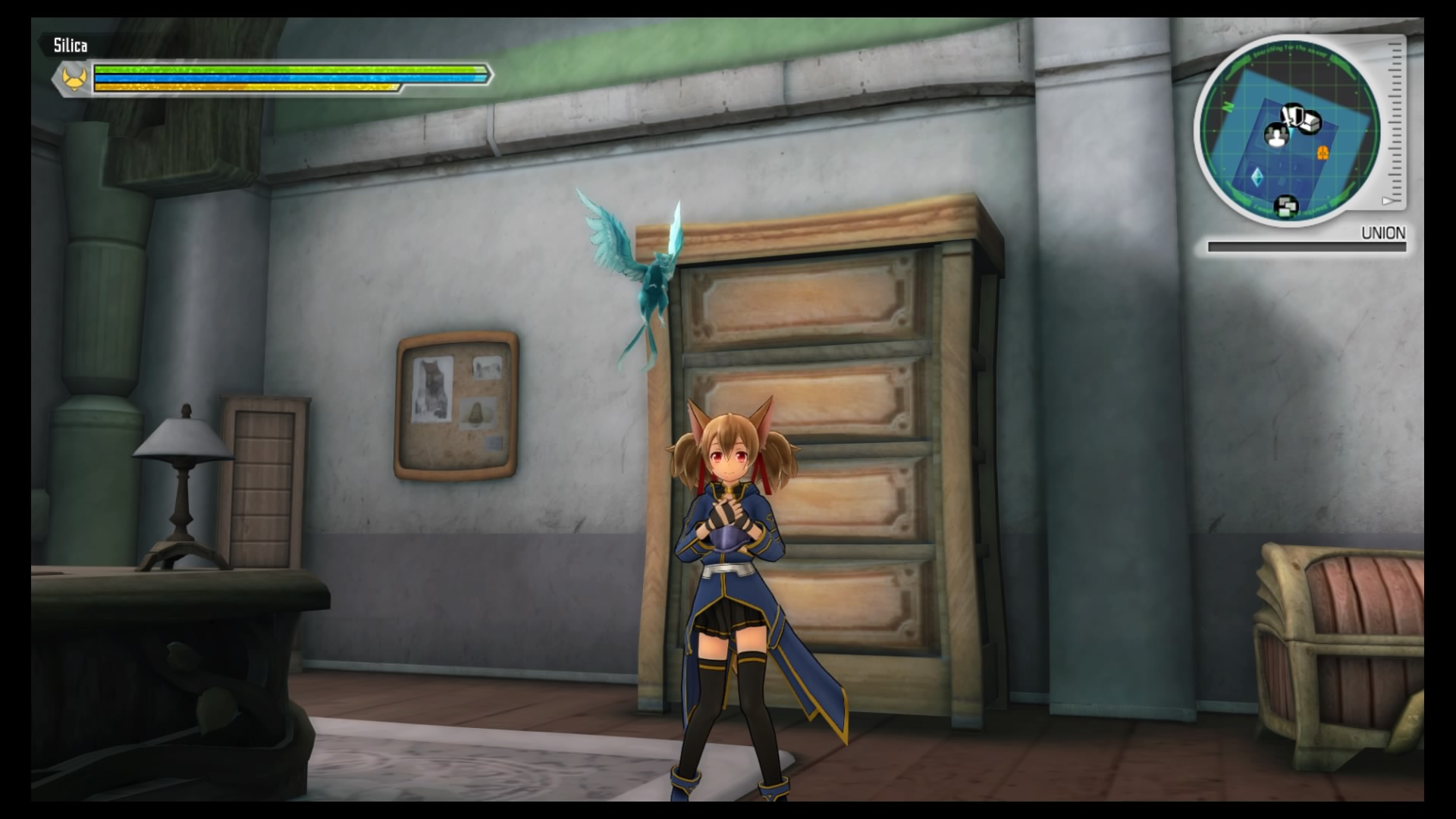The image size is (1456, 819).
Task: Click the party members marker on minimap
Action: point(1276,136)
